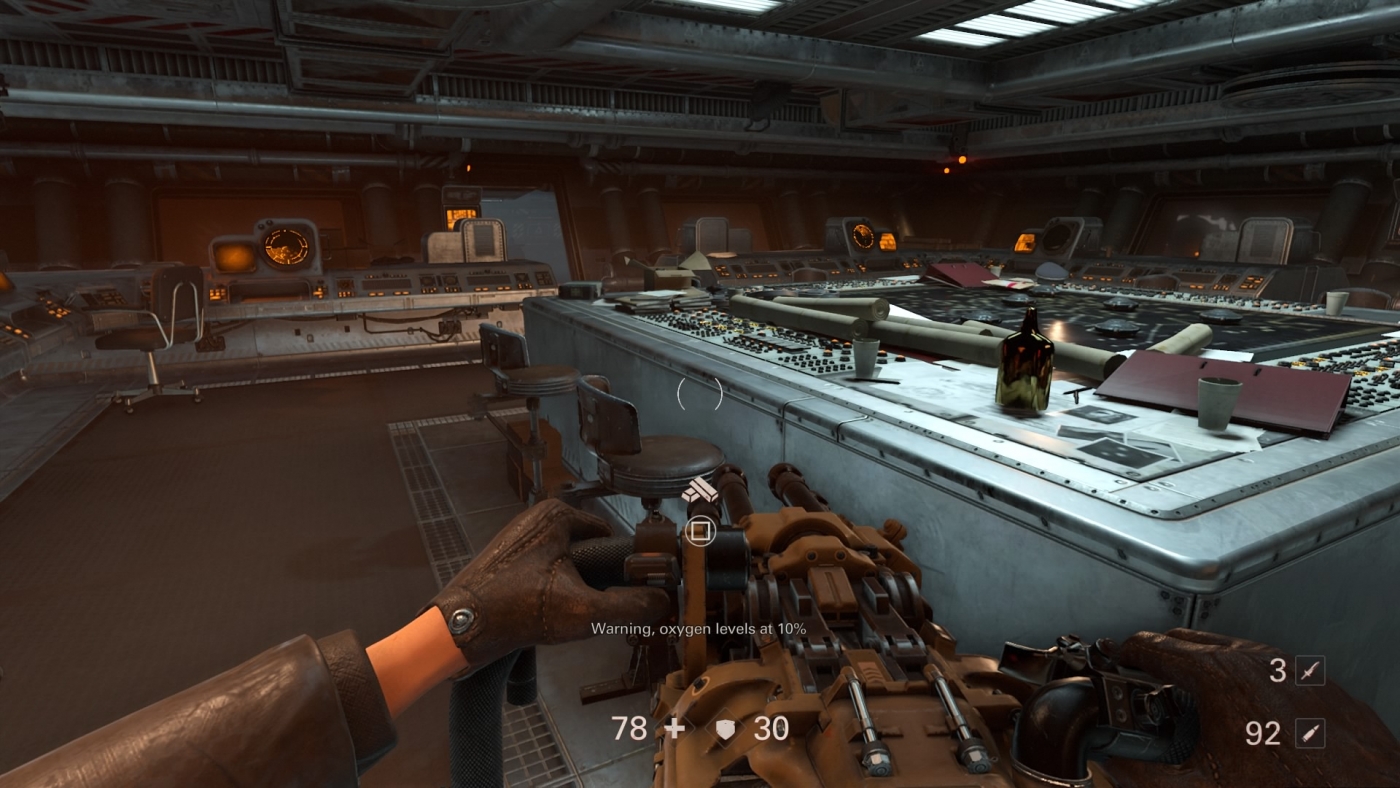
Task: Click the armor value 30
Action: pos(771,728)
